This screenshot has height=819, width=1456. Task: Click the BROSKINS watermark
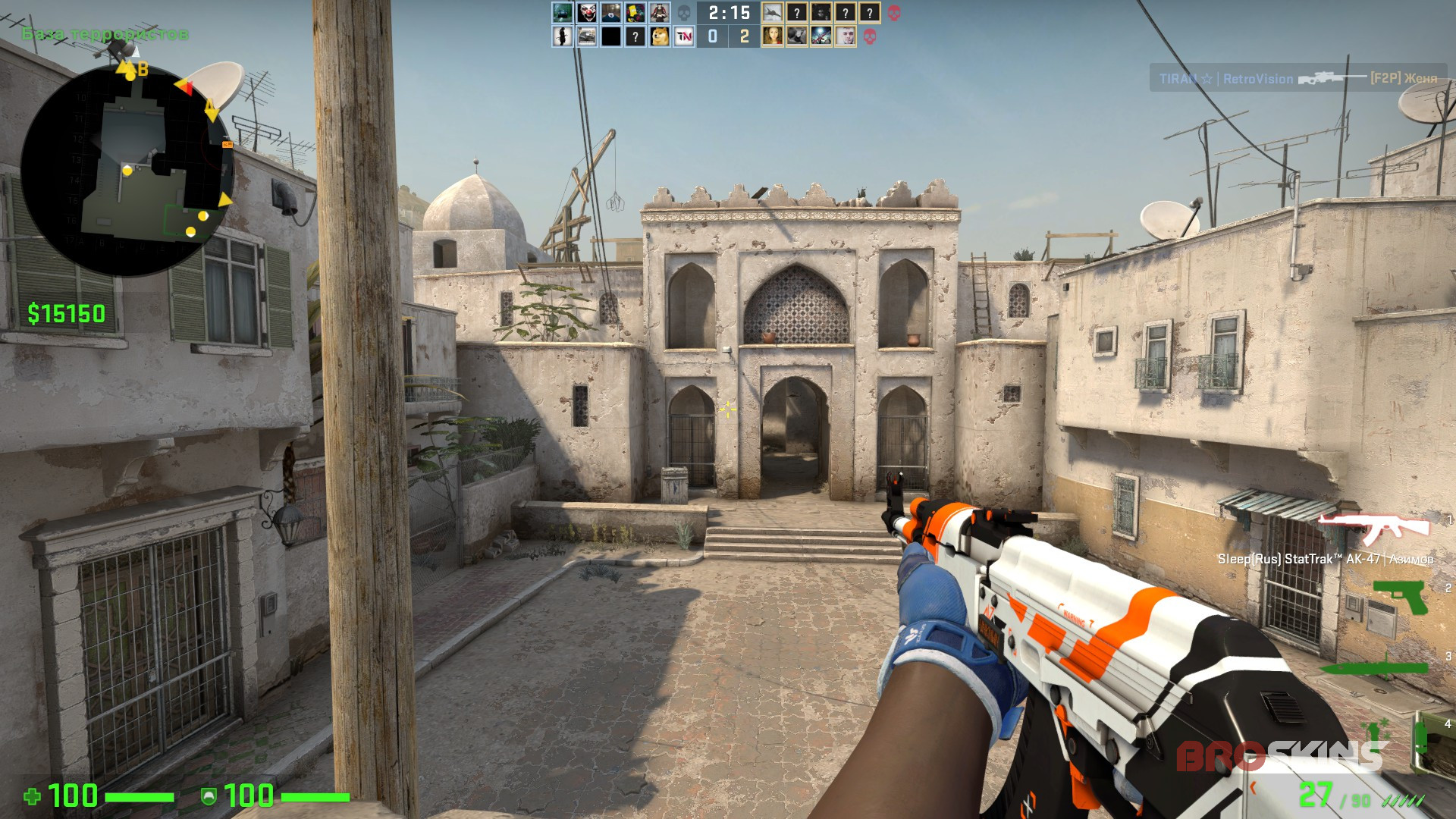click(x=1281, y=755)
